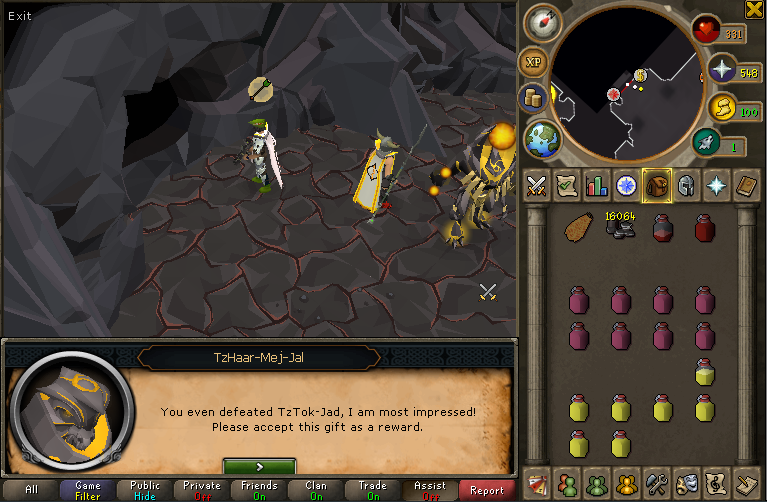Click the compass above the minimap
This screenshot has width=767, height=502.
pyautogui.click(x=545, y=23)
